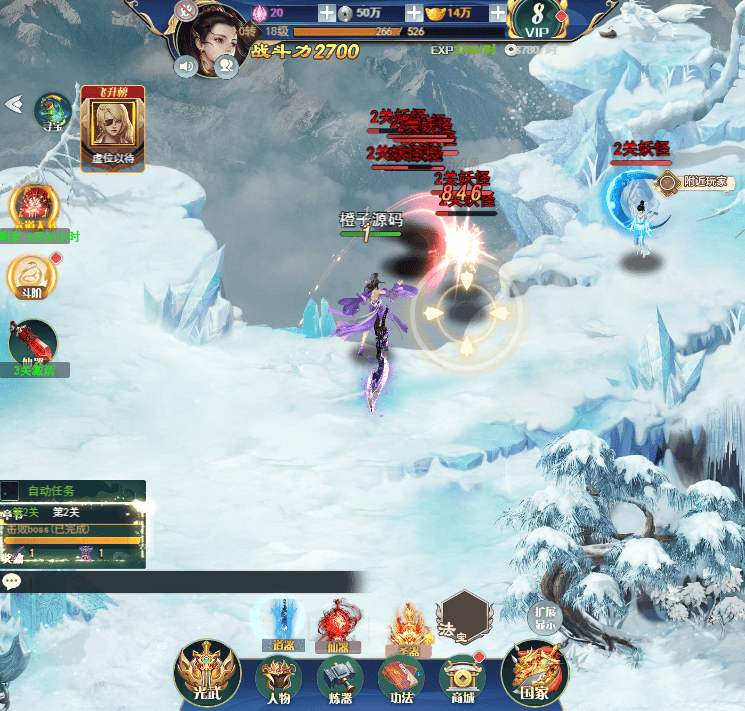Click the player portrait avatar

[x=213, y=34]
